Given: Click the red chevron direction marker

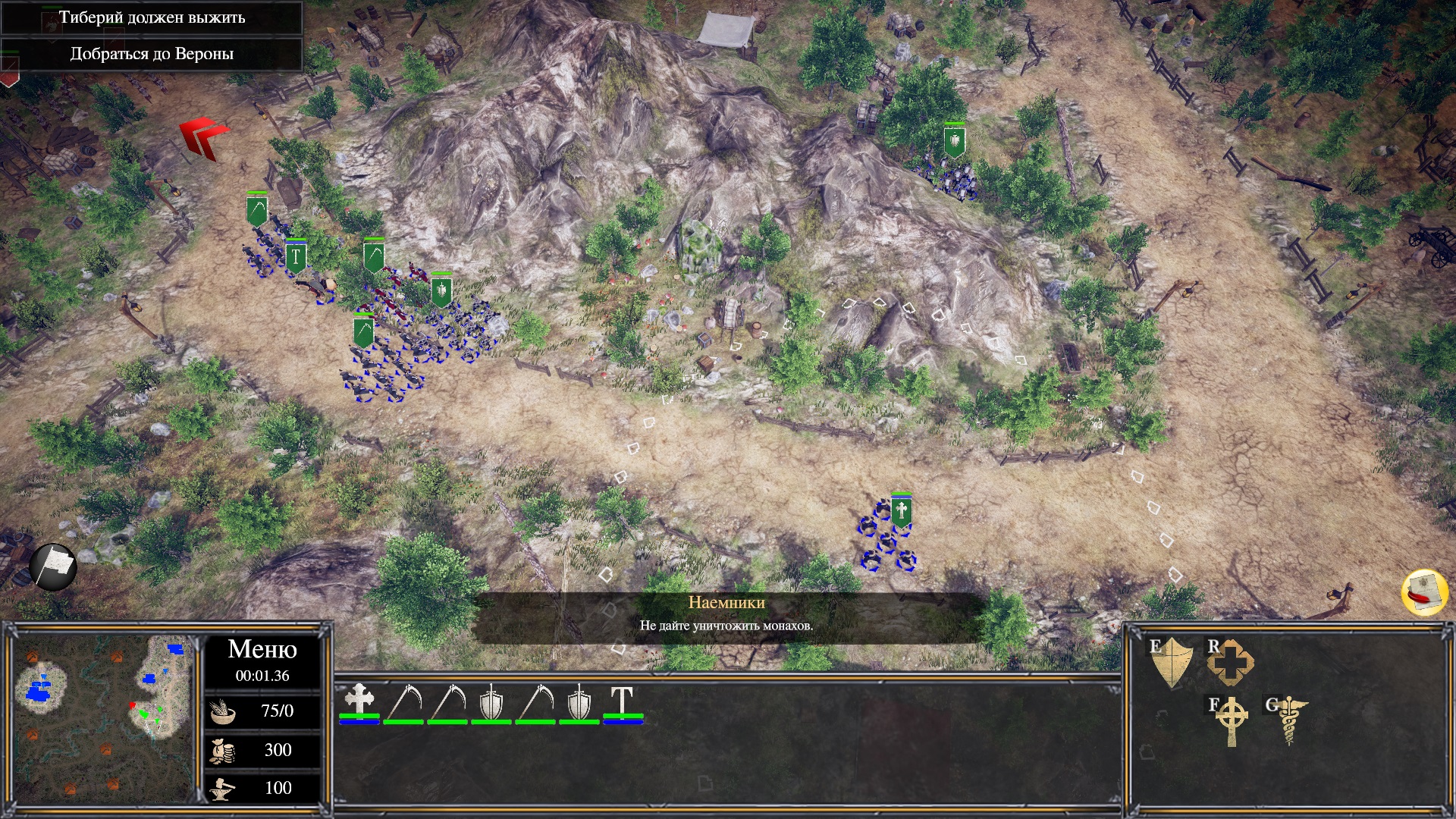Looking at the screenshot, I should [x=204, y=137].
